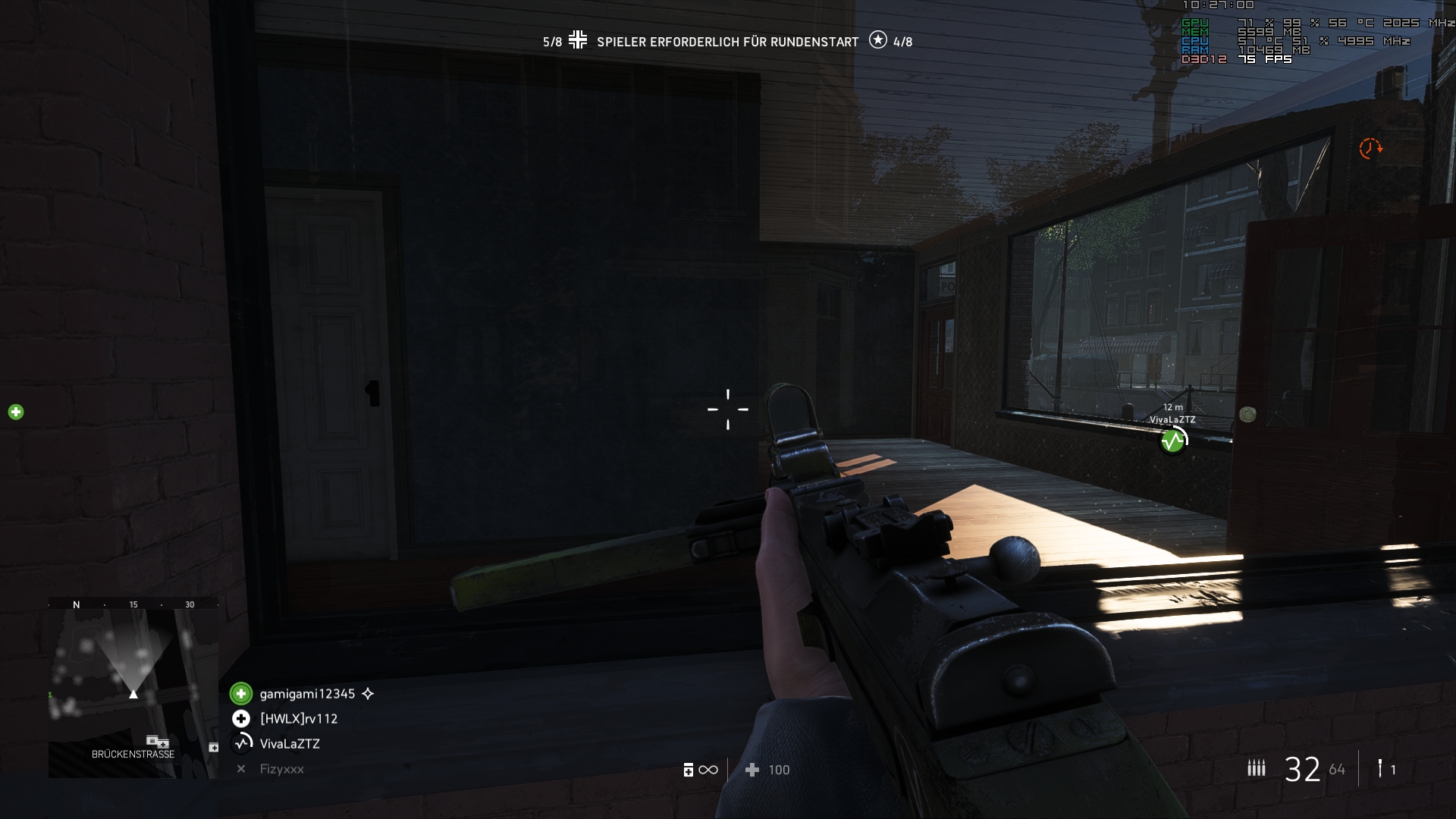Select squad member Fizyxxx
This screenshot has height=819, width=1456.
281,769
